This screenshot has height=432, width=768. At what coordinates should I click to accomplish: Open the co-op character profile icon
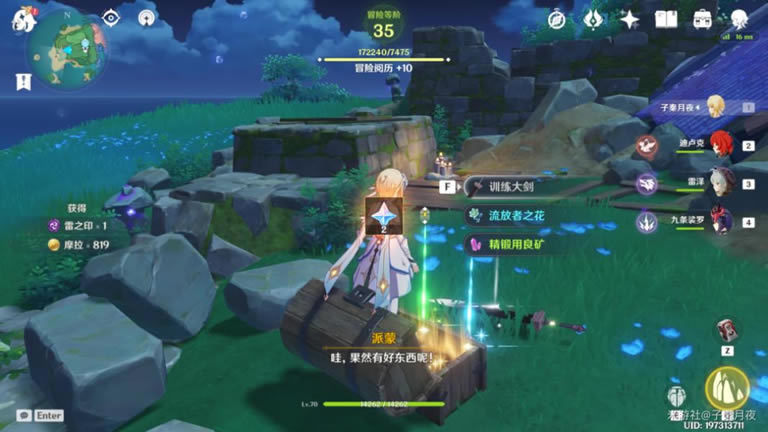coord(739,19)
